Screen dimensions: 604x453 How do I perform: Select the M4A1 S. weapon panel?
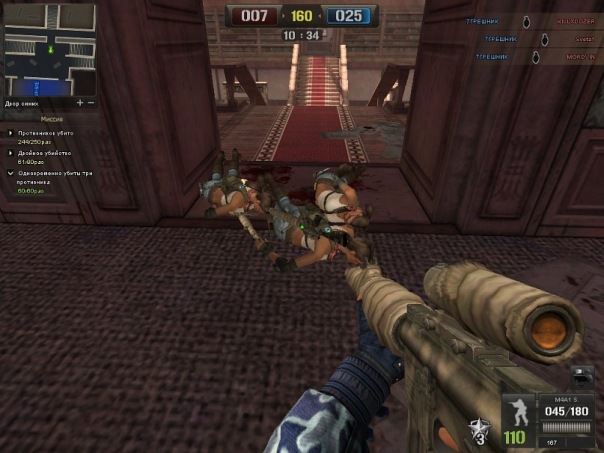click(x=566, y=409)
